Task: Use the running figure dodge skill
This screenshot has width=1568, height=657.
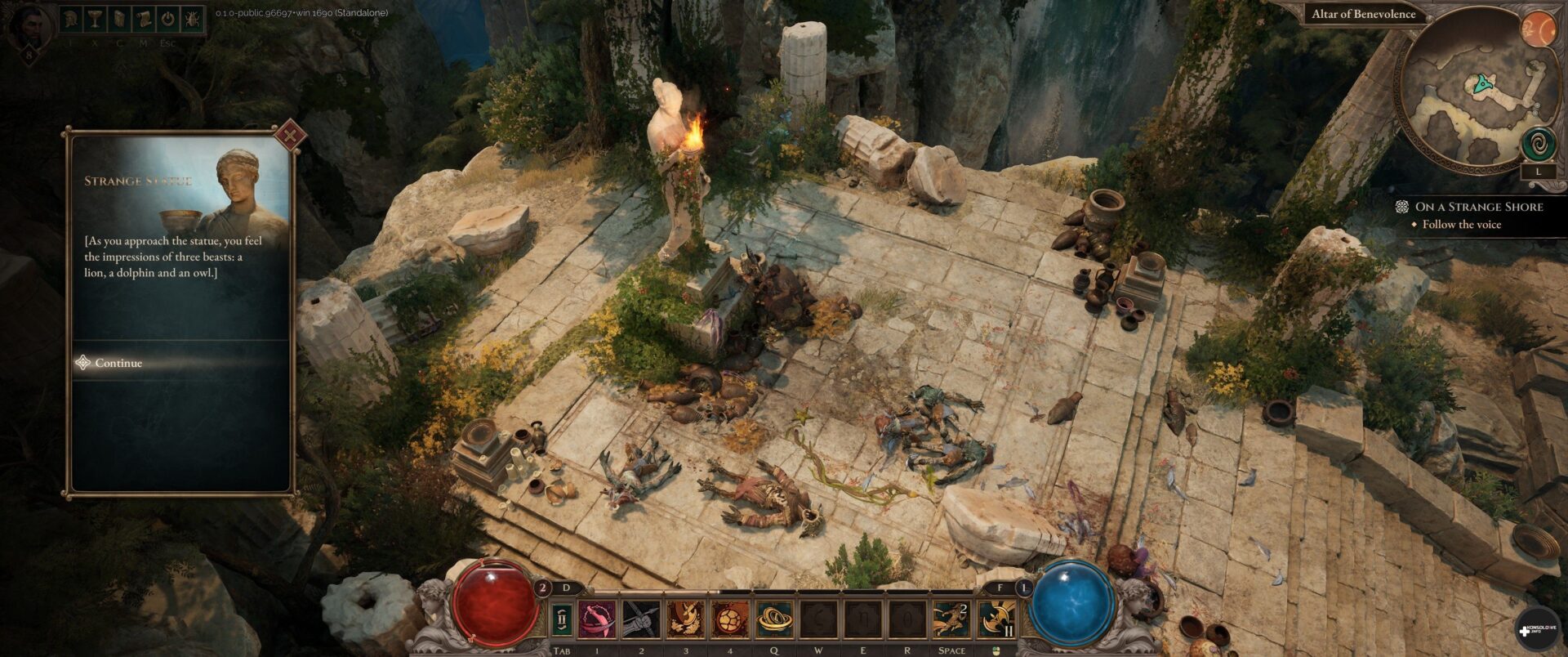Action: pos(951,619)
